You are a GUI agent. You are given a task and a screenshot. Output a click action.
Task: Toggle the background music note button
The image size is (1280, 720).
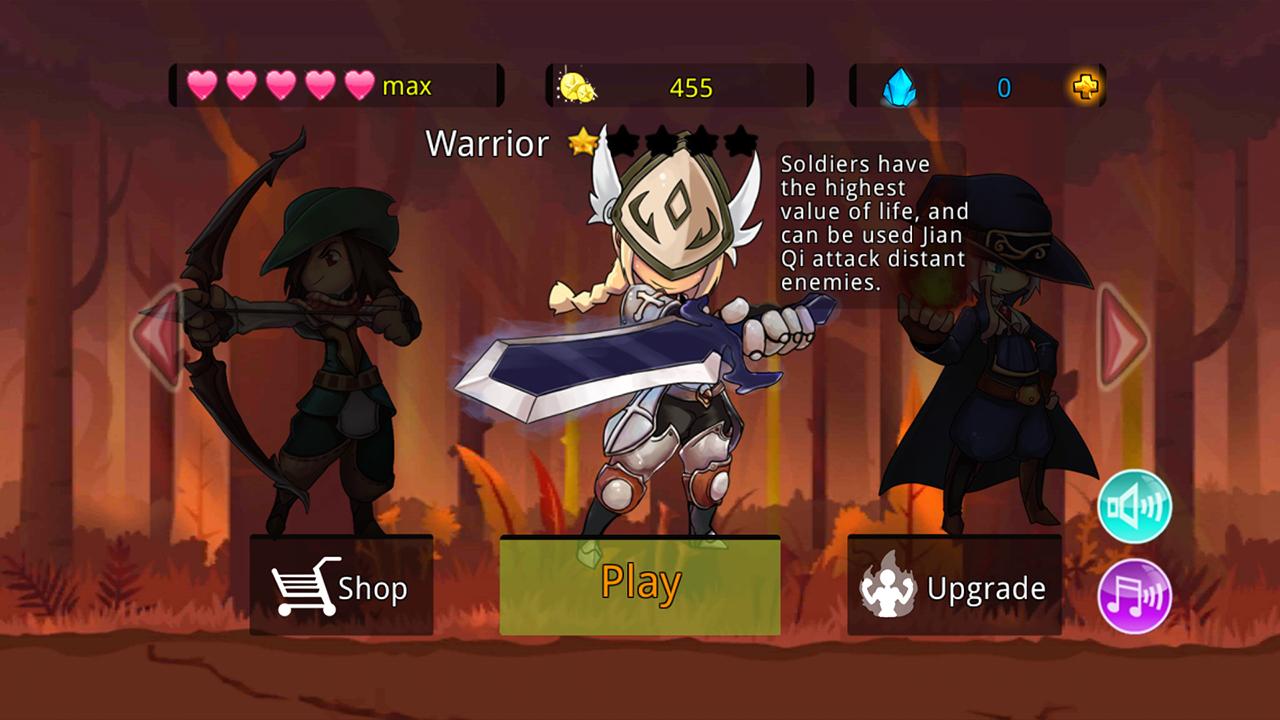[1133, 595]
